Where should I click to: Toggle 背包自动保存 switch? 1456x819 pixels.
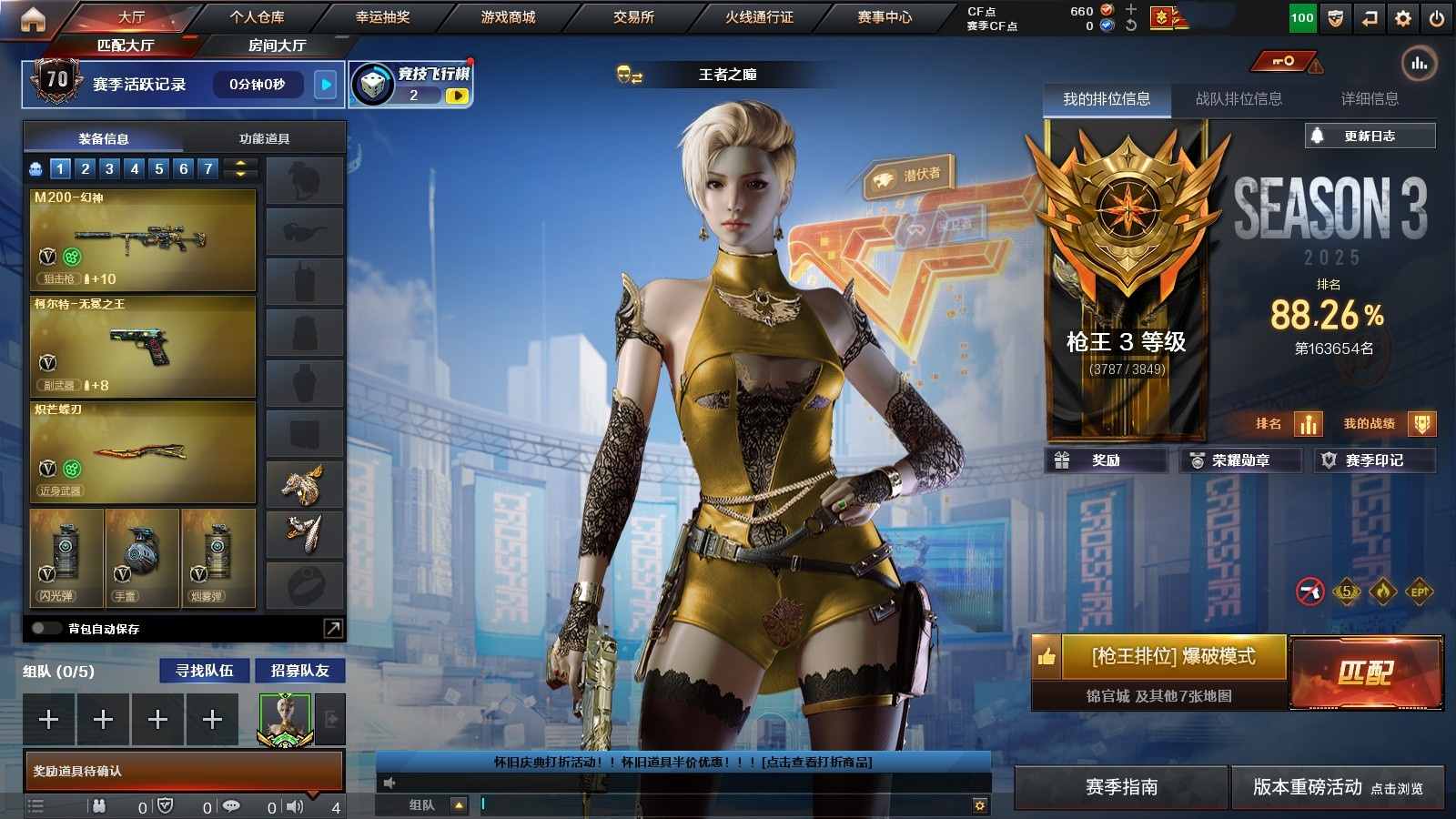pos(45,628)
